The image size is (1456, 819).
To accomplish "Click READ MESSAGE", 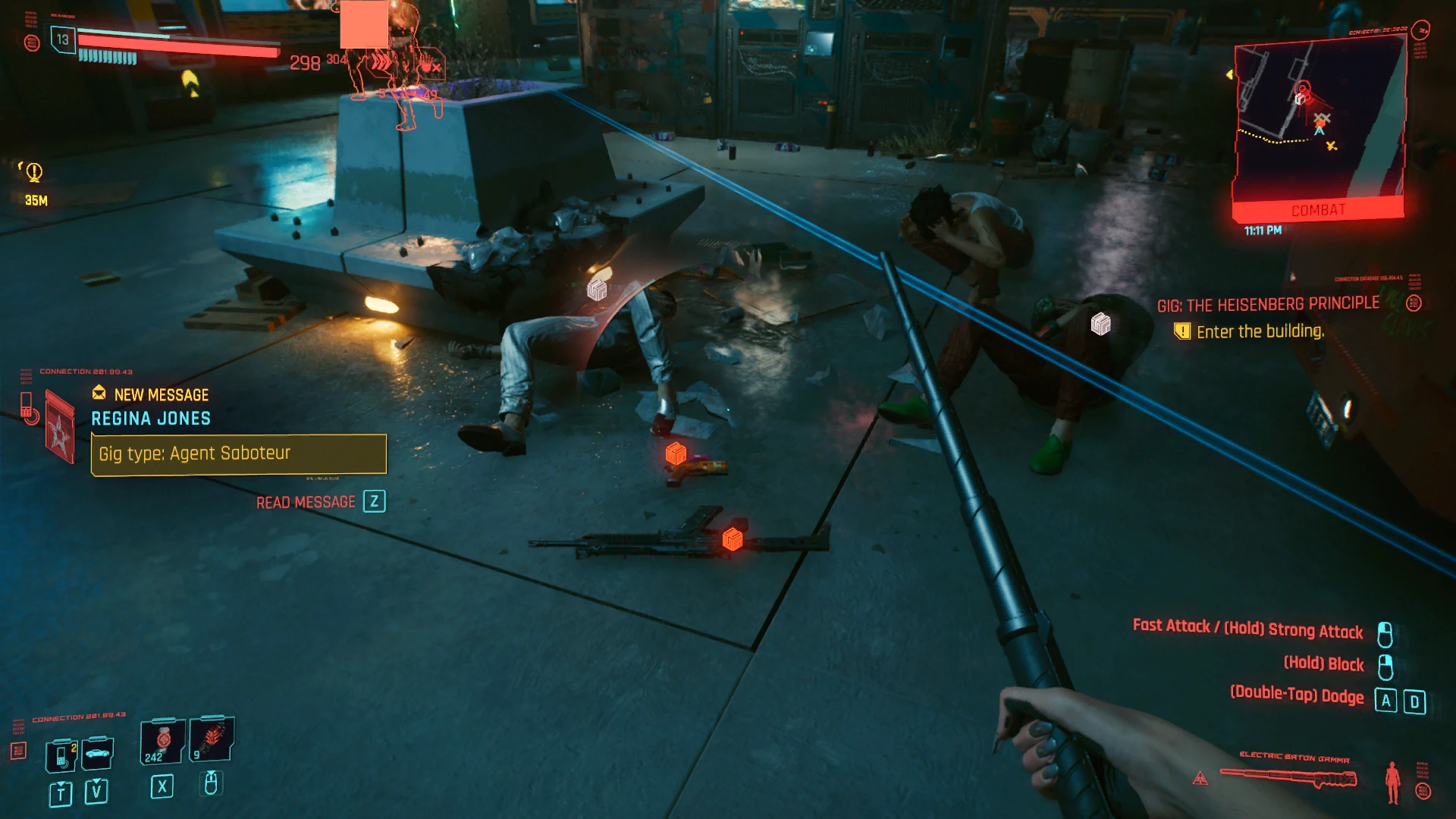I will (305, 501).
